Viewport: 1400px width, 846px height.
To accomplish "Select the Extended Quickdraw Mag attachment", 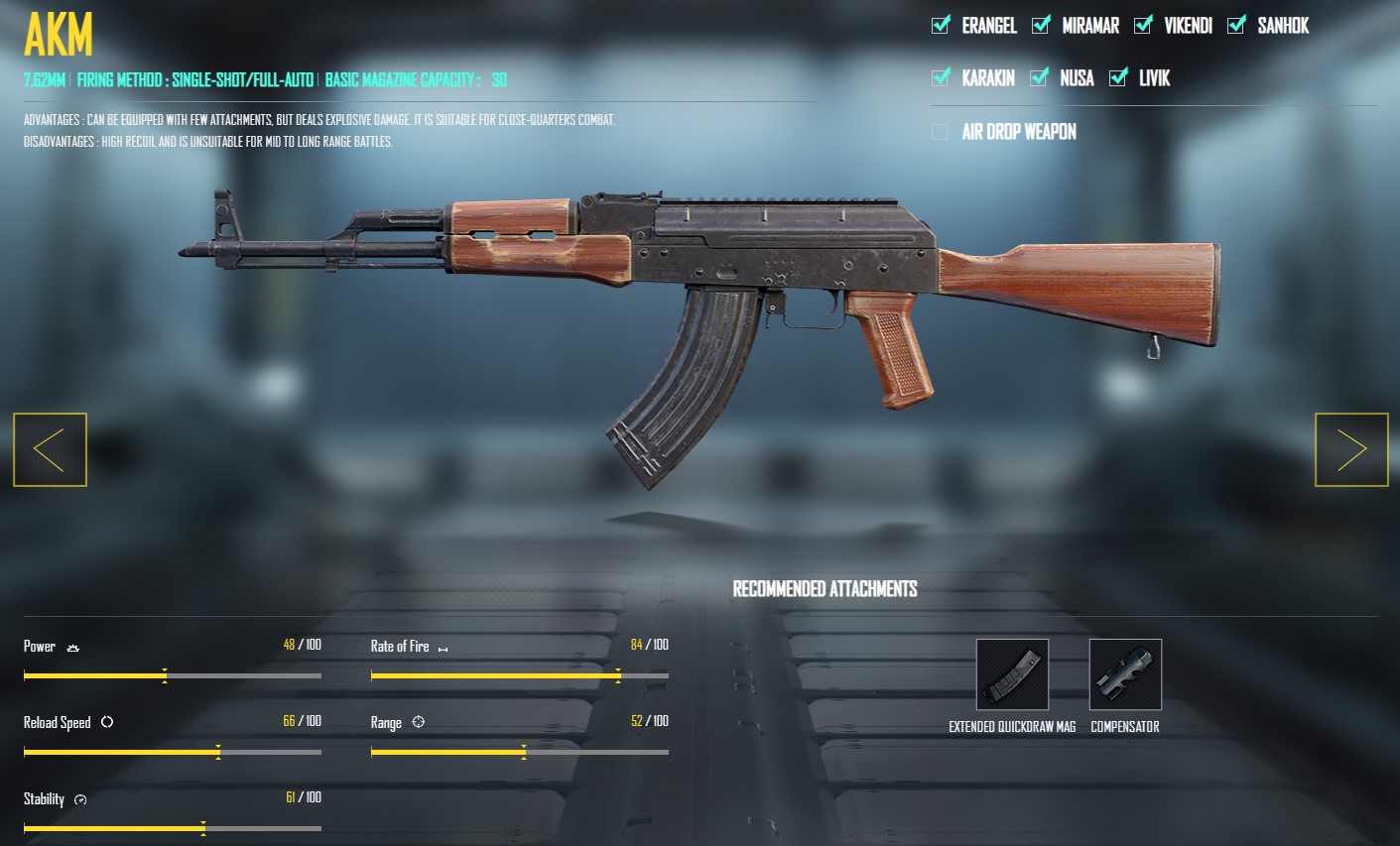I will tap(1012, 674).
